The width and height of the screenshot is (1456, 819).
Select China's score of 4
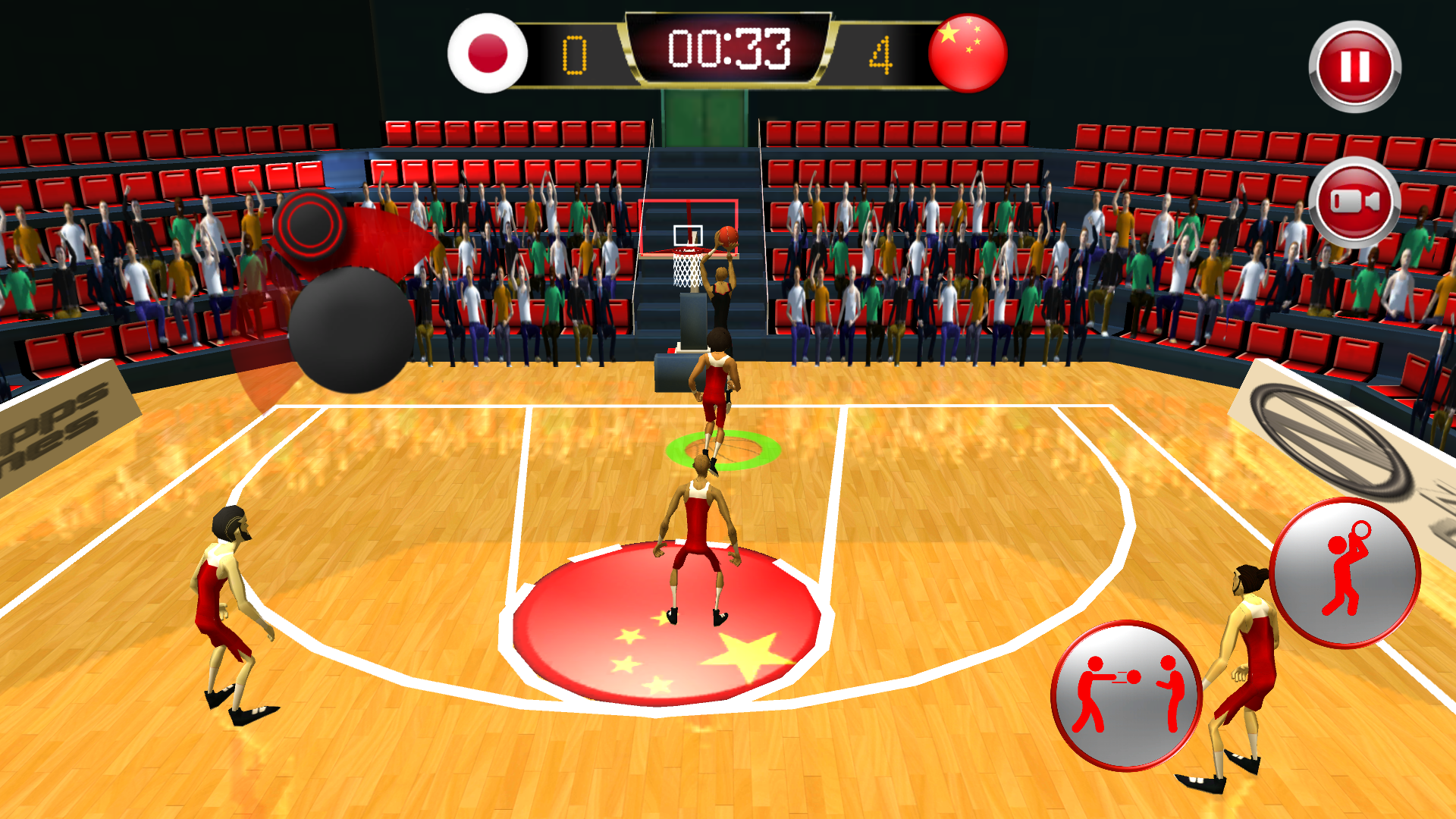pos(882,53)
